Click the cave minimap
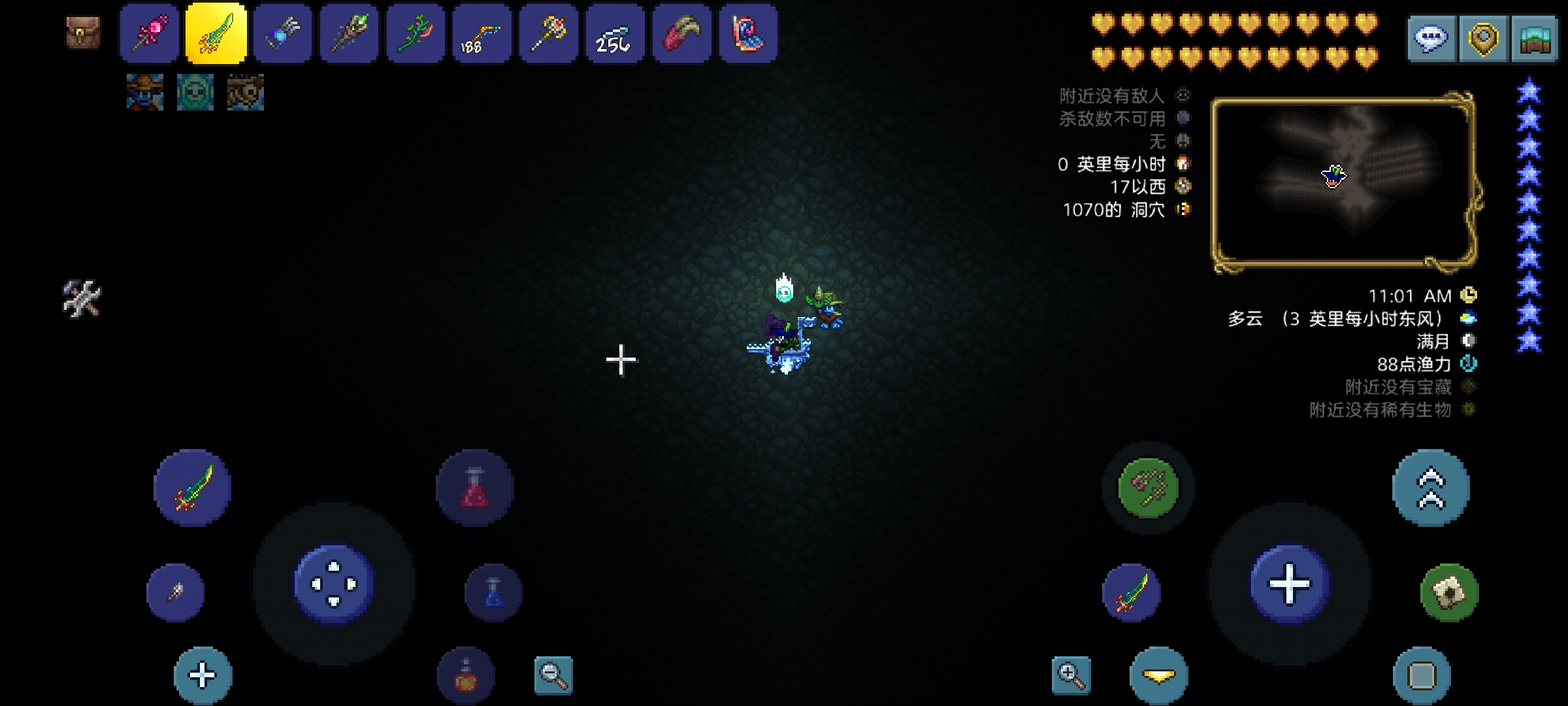The width and height of the screenshot is (1568, 706). (x=1343, y=181)
